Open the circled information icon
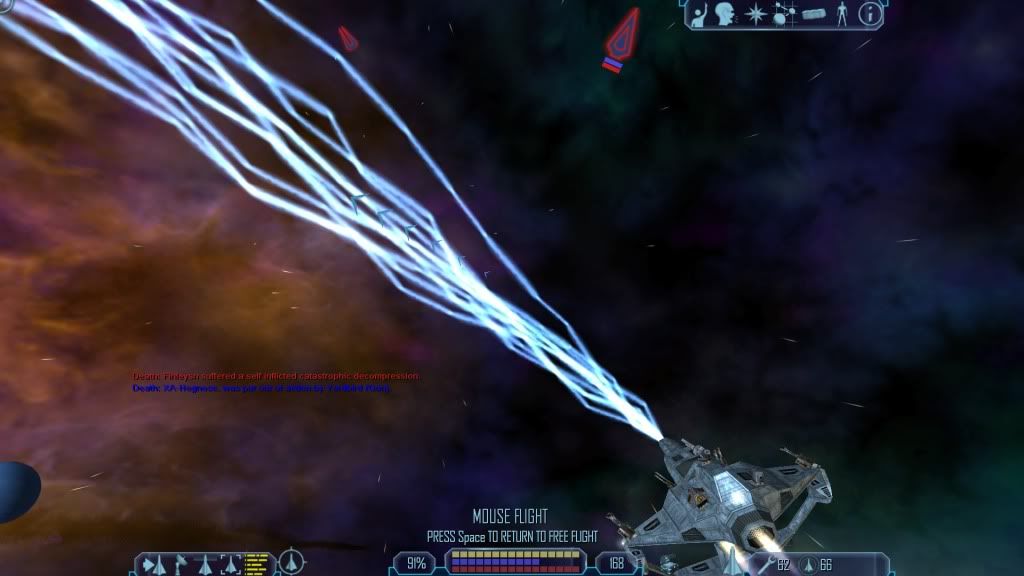This screenshot has width=1024, height=576. (x=871, y=14)
